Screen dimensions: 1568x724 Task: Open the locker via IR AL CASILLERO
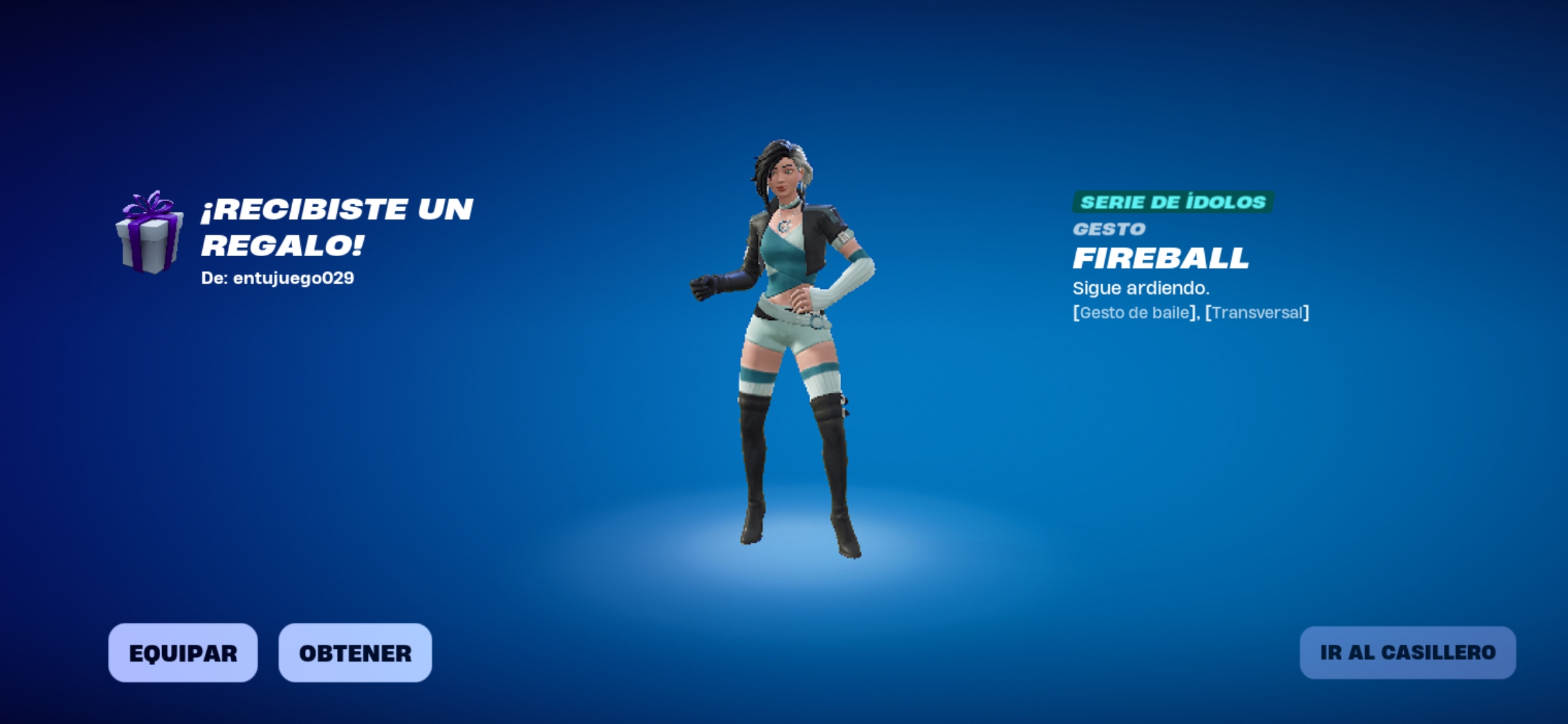(1407, 652)
